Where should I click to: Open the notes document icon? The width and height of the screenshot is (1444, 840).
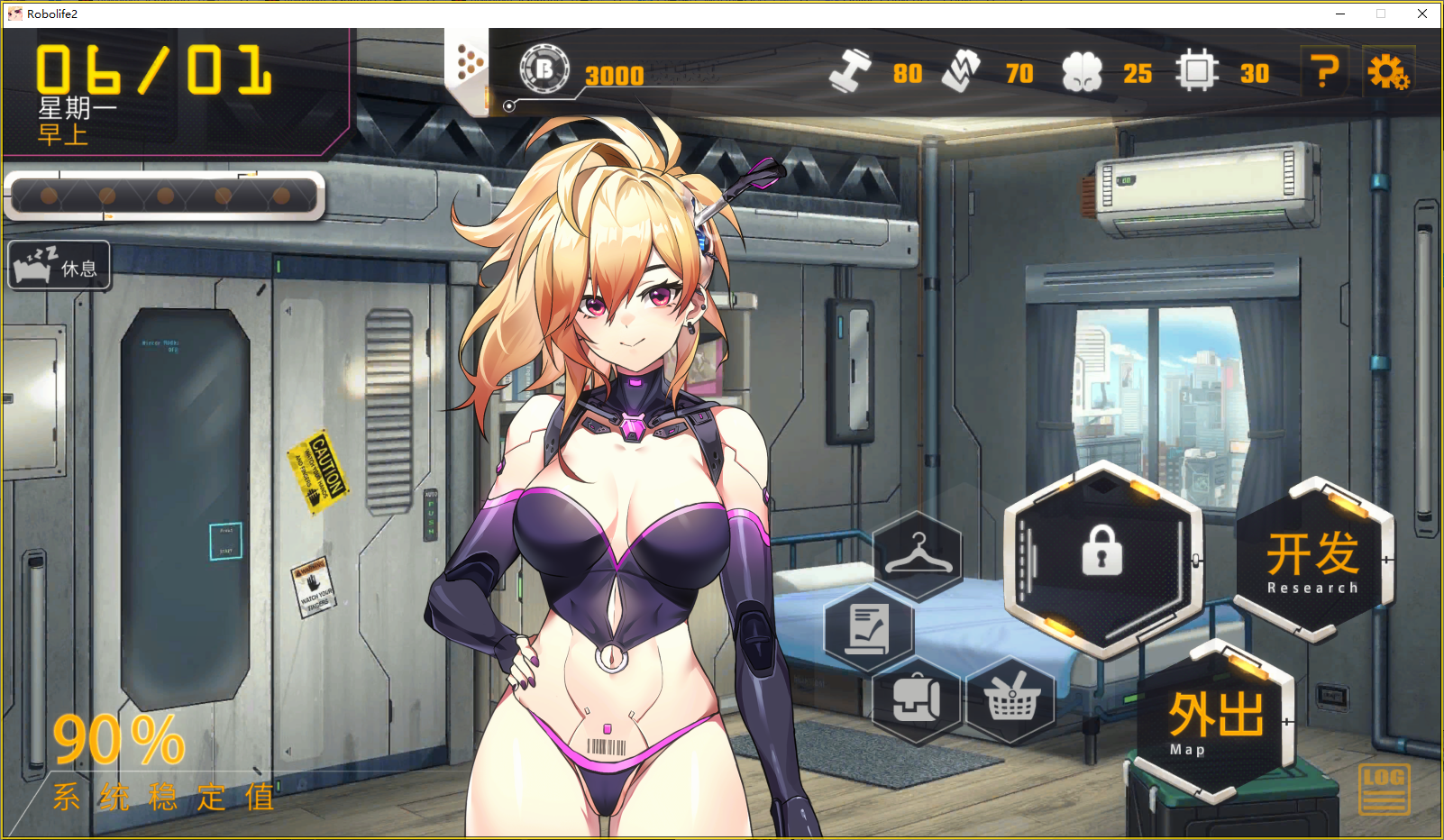(x=869, y=627)
